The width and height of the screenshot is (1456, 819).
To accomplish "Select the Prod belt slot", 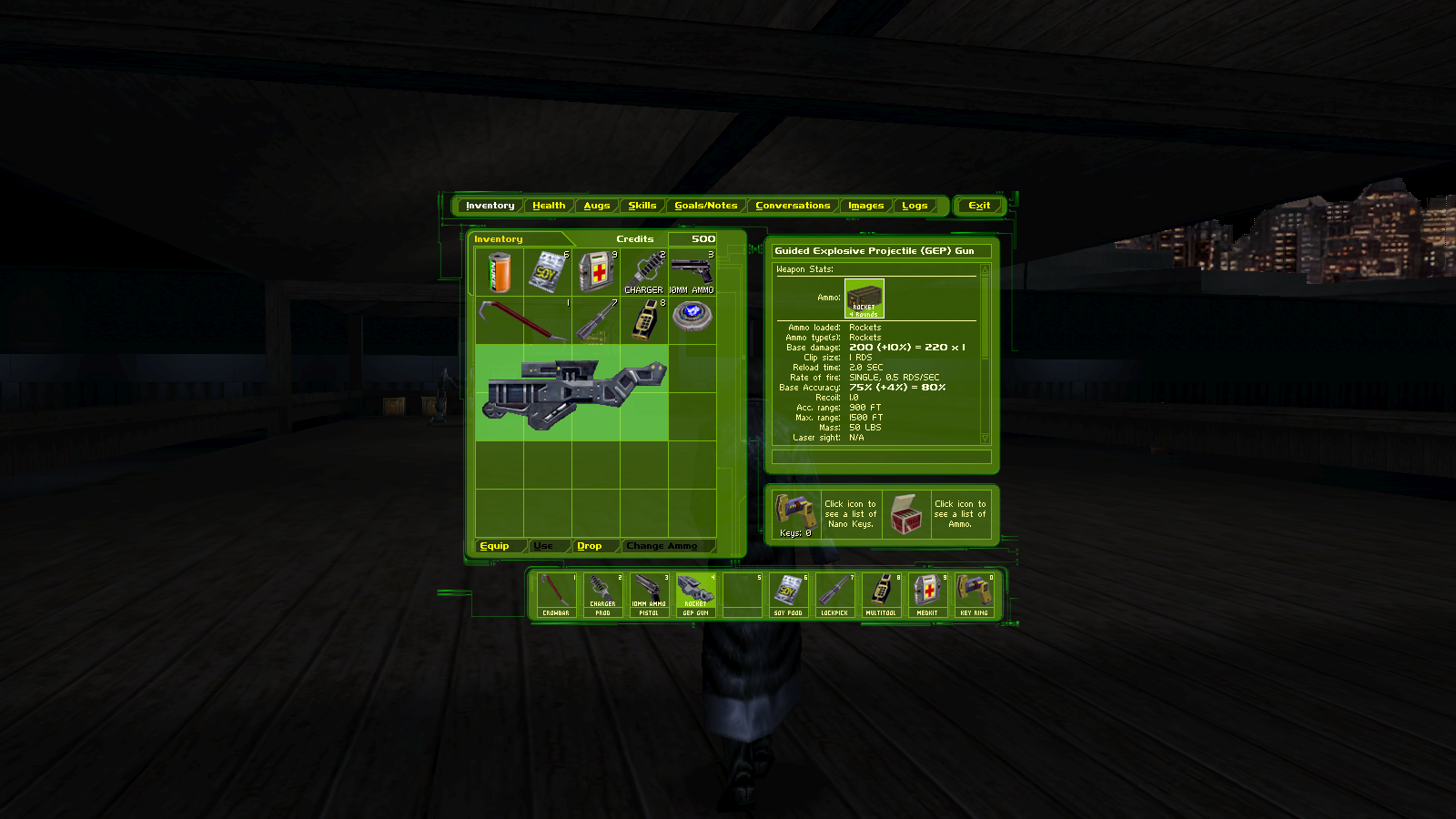I will pos(602,595).
